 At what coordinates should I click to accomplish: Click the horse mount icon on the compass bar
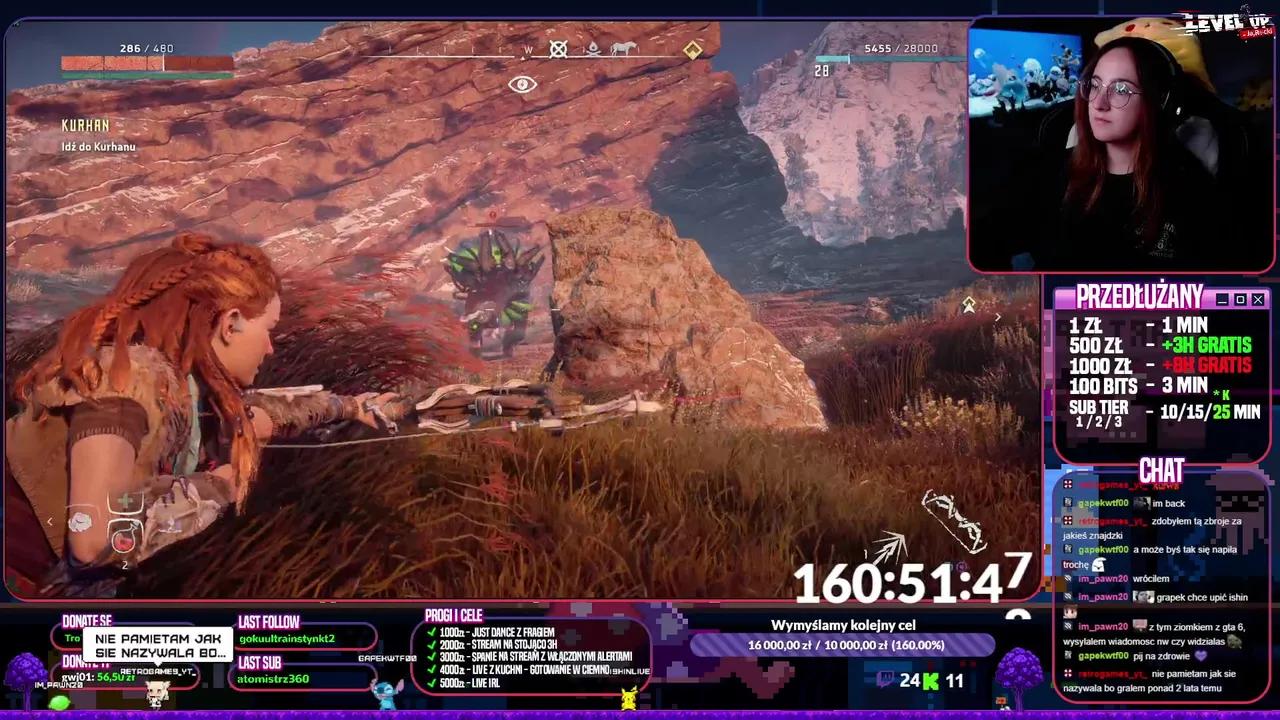click(622, 49)
